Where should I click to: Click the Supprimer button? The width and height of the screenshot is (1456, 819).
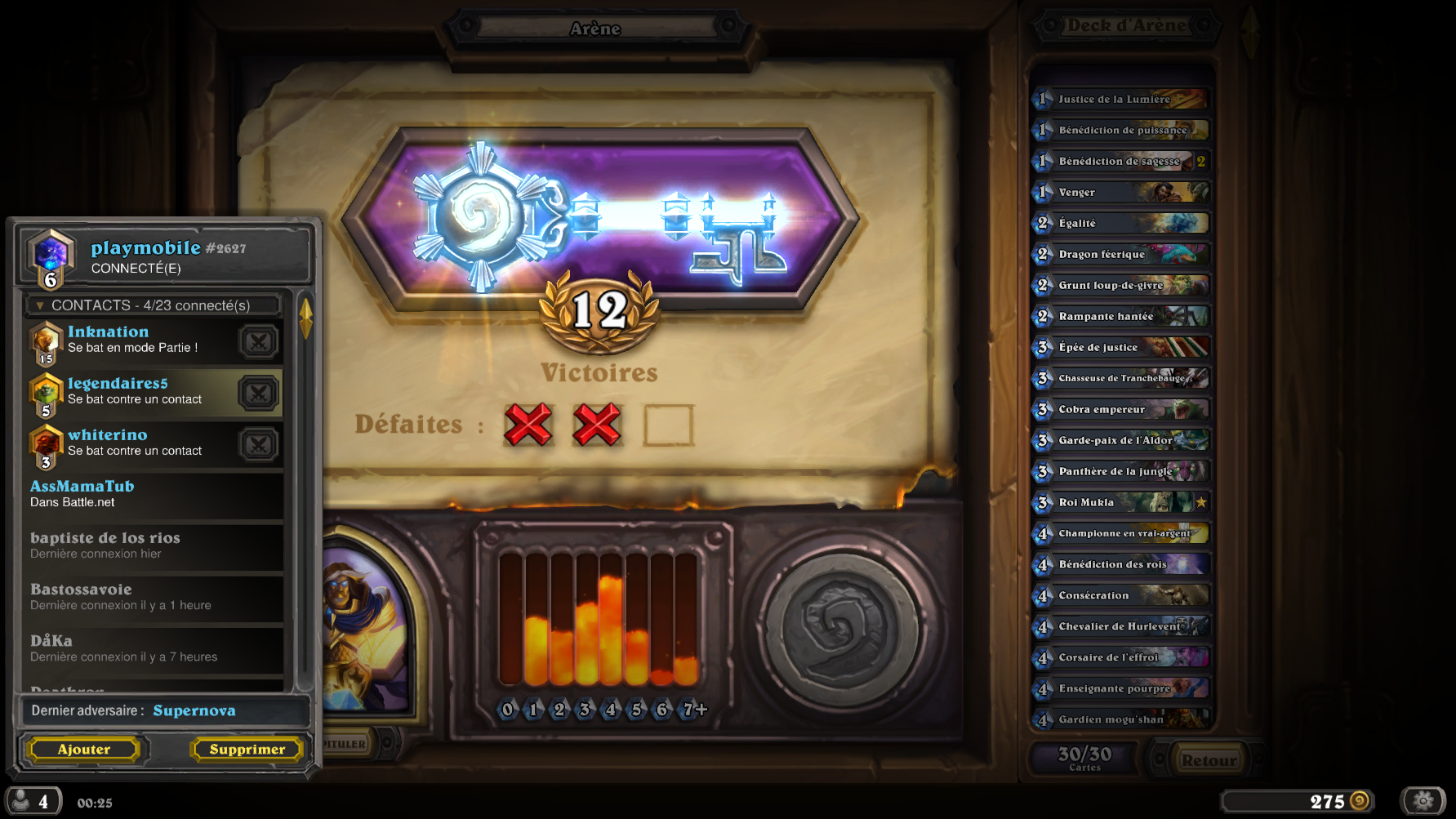[246, 749]
